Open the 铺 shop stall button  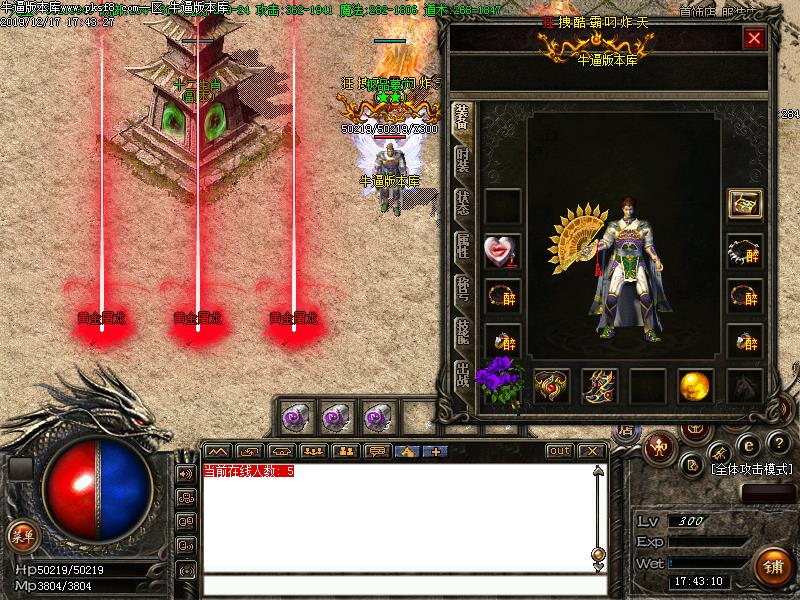click(772, 565)
